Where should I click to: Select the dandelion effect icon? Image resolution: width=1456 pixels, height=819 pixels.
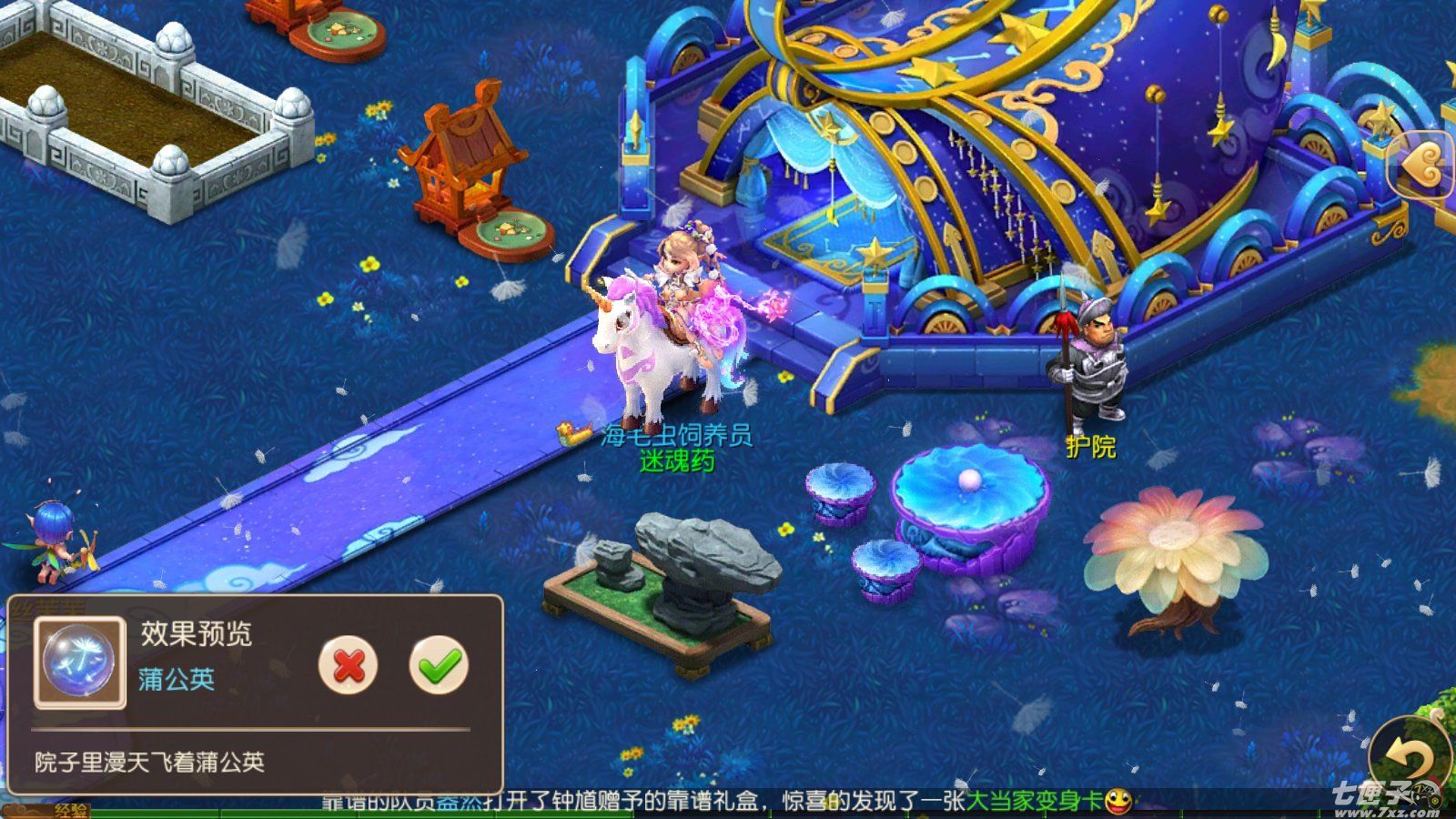tap(79, 662)
